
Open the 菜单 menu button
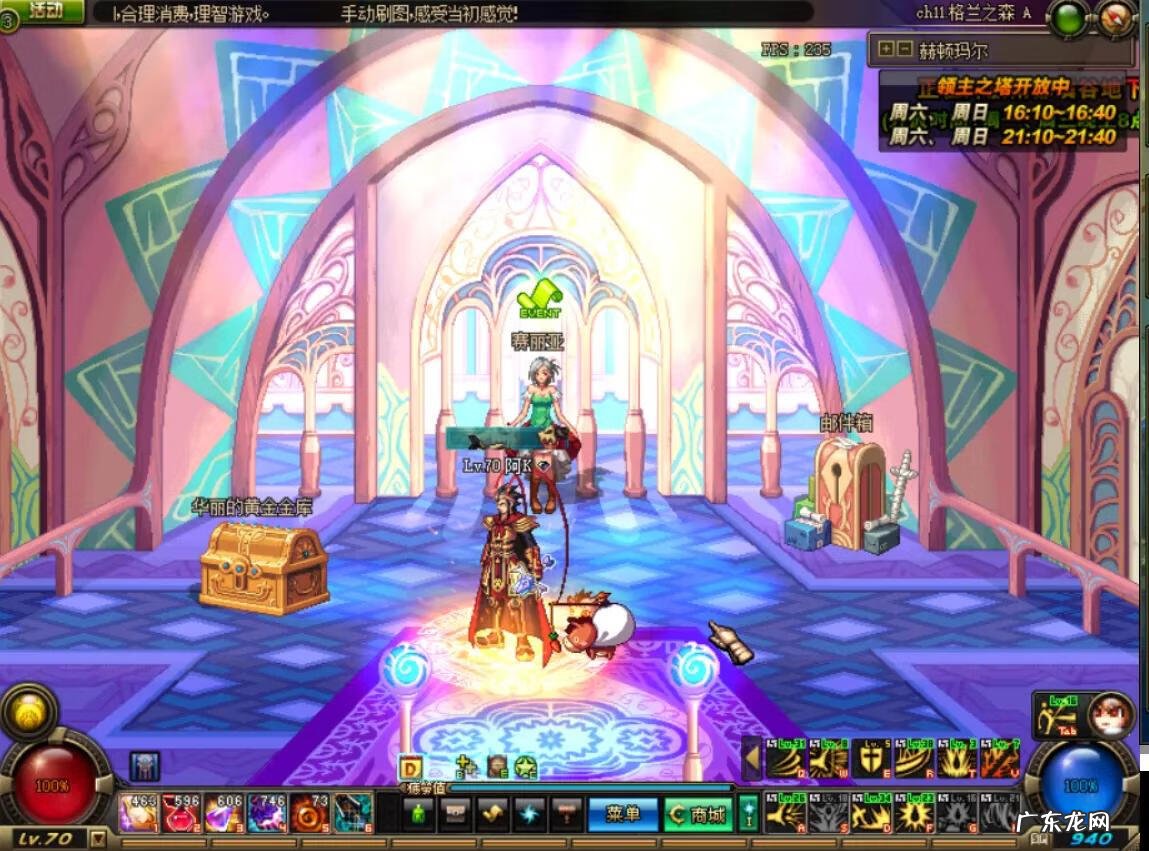pos(622,814)
